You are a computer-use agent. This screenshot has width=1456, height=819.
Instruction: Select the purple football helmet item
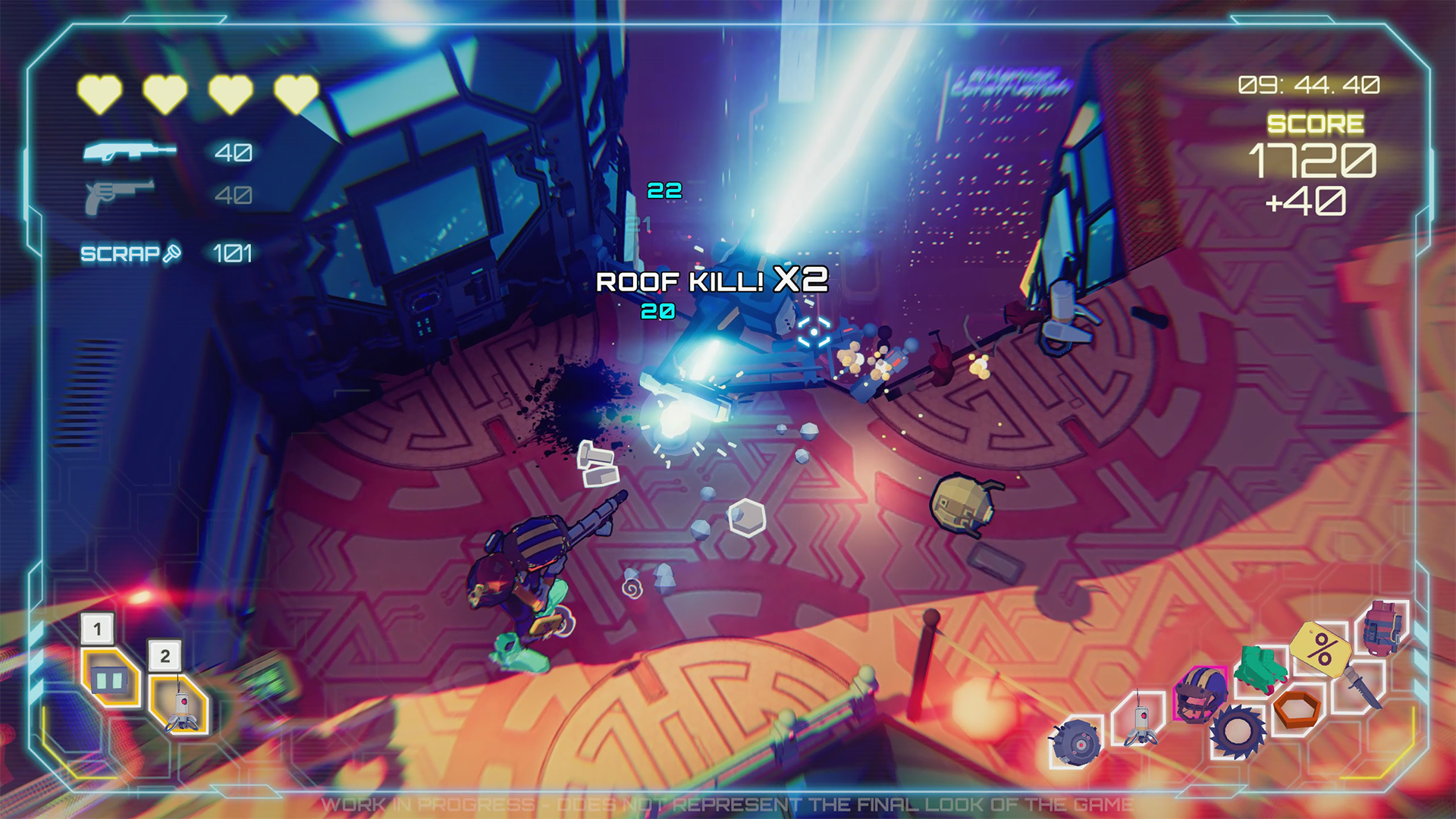(x=1199, y=694)
